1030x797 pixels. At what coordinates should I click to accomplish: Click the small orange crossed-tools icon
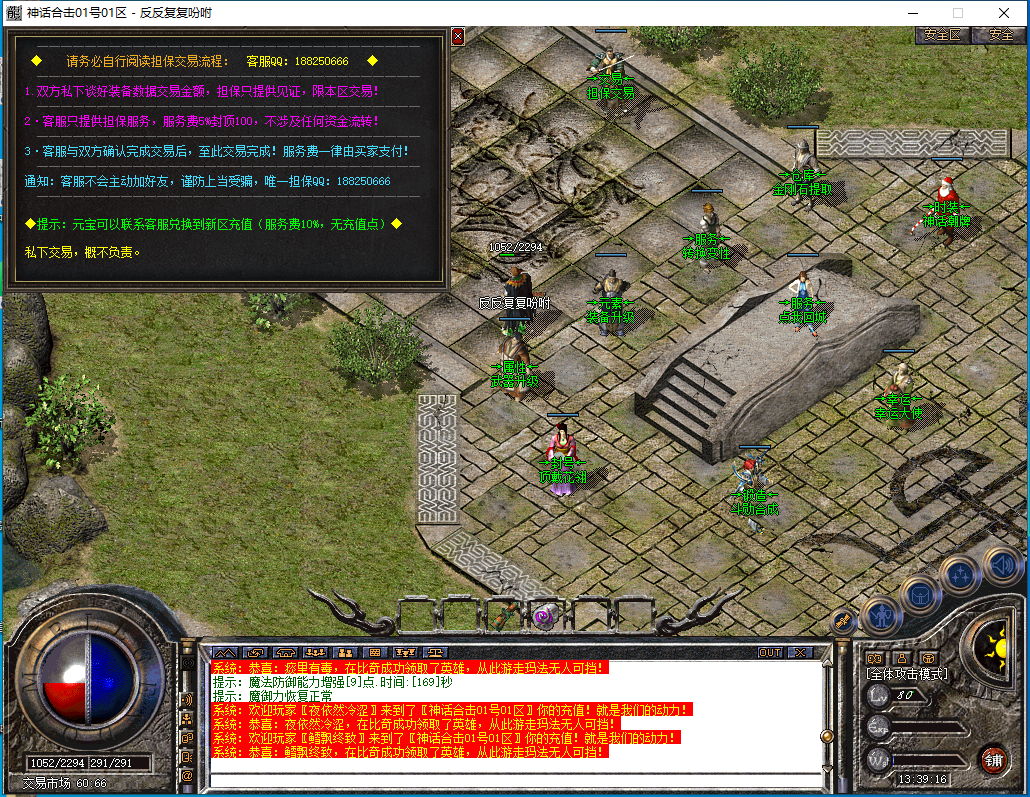click(x=843, y=620)
